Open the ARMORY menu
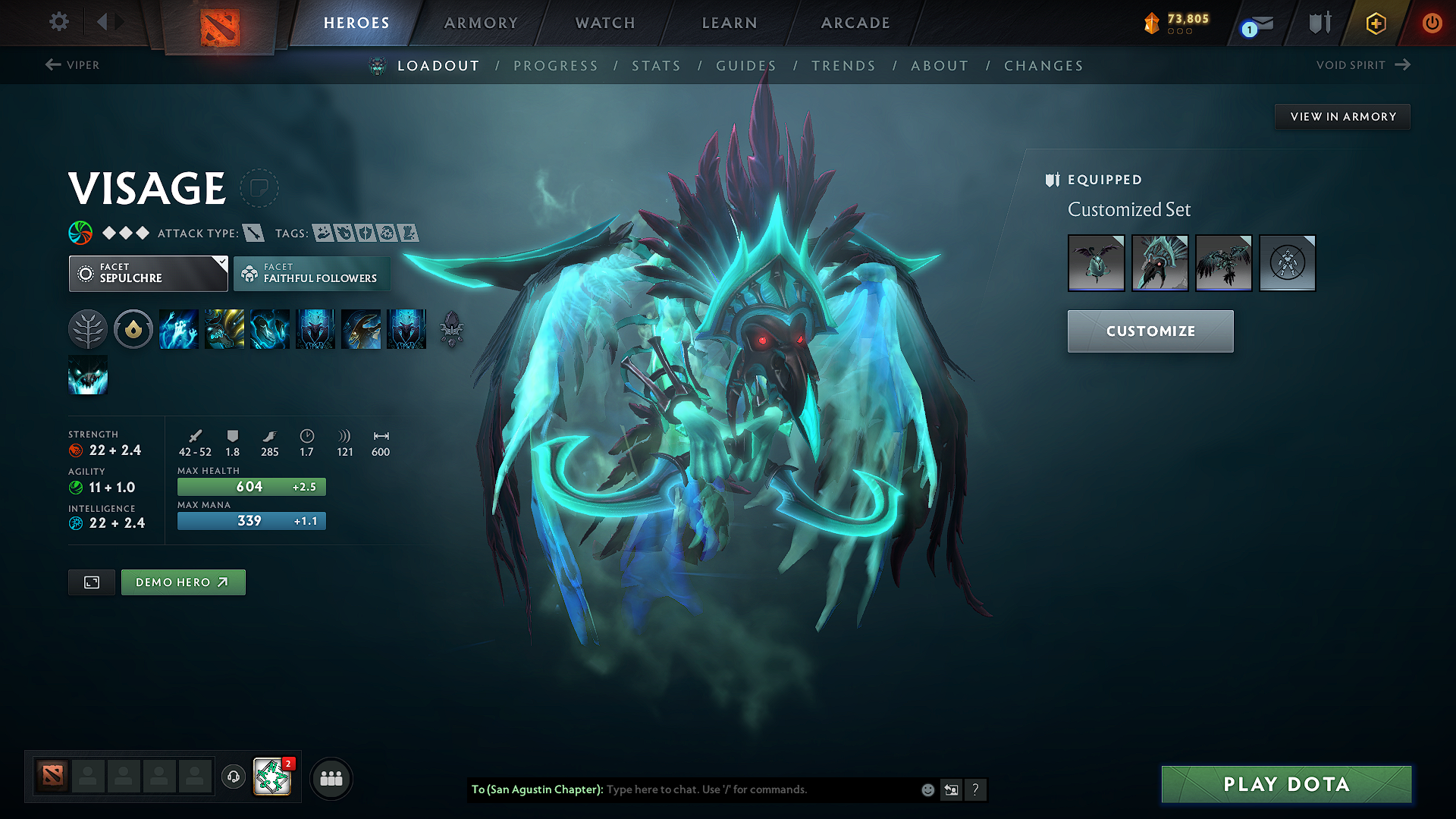1456x819 pixels. tap(481, 23)
